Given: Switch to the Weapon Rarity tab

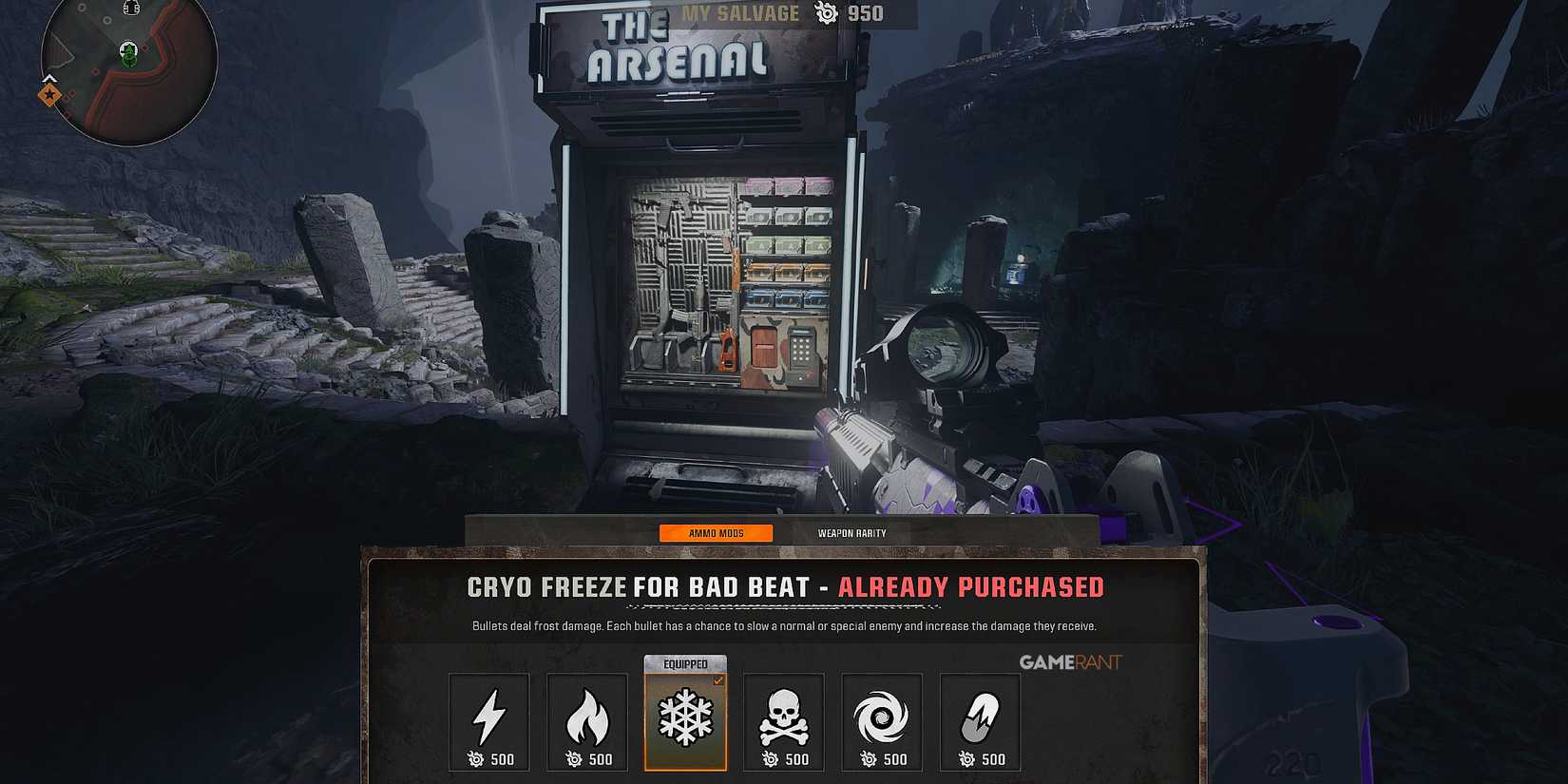Looking at the screenshot, I should 851,533.
